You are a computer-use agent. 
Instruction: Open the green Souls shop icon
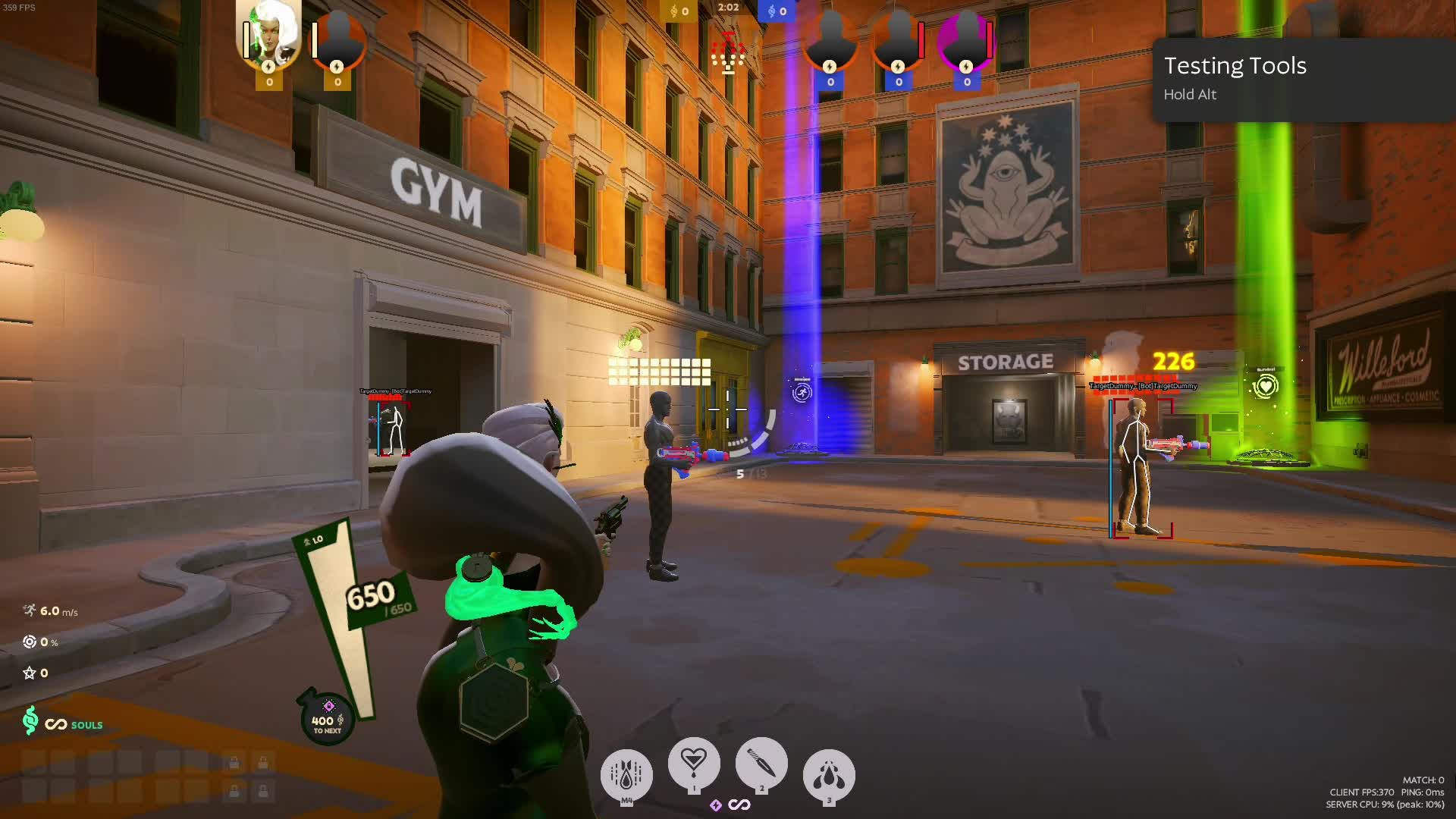click(x=30, y=720)
